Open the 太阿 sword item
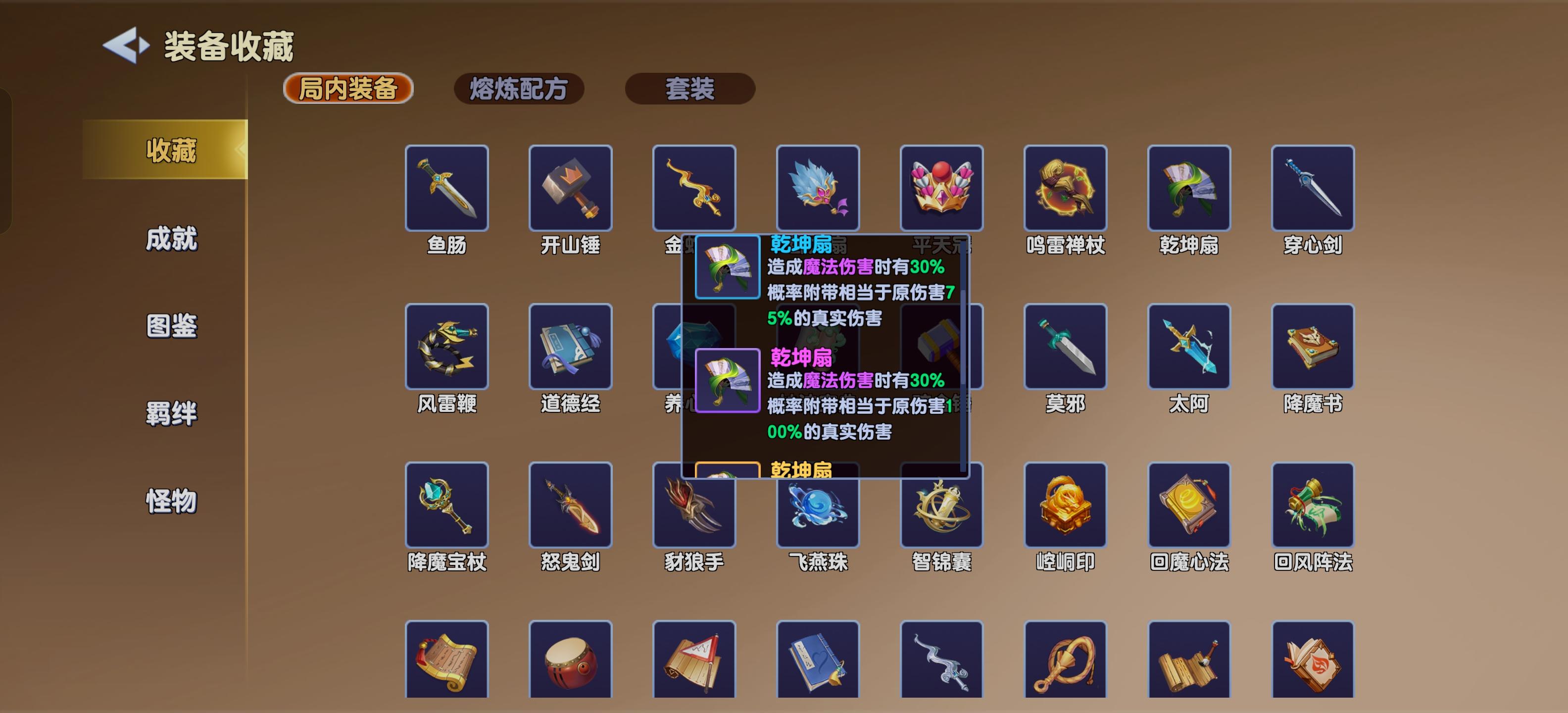 coord(1189,347)
